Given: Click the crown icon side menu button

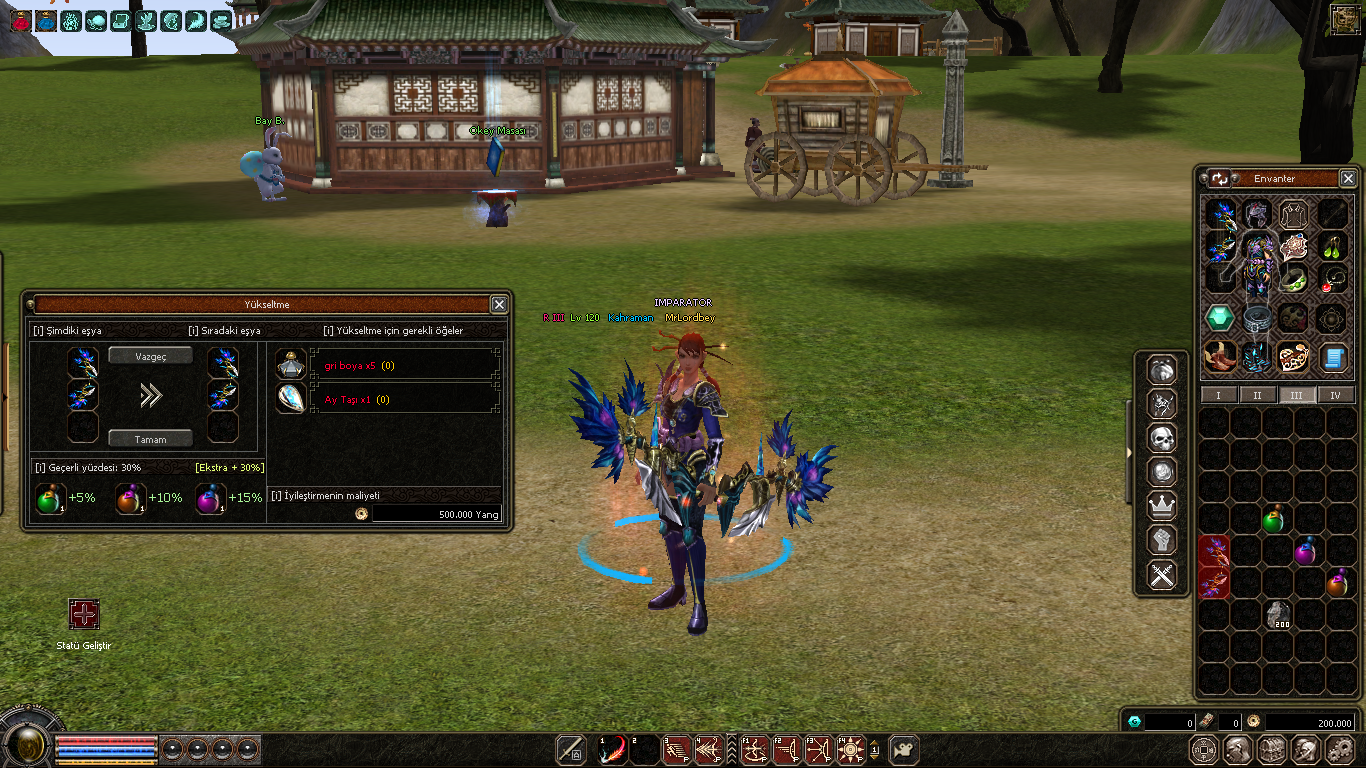Looking at the screenshot, I should tap(1161, 506).
